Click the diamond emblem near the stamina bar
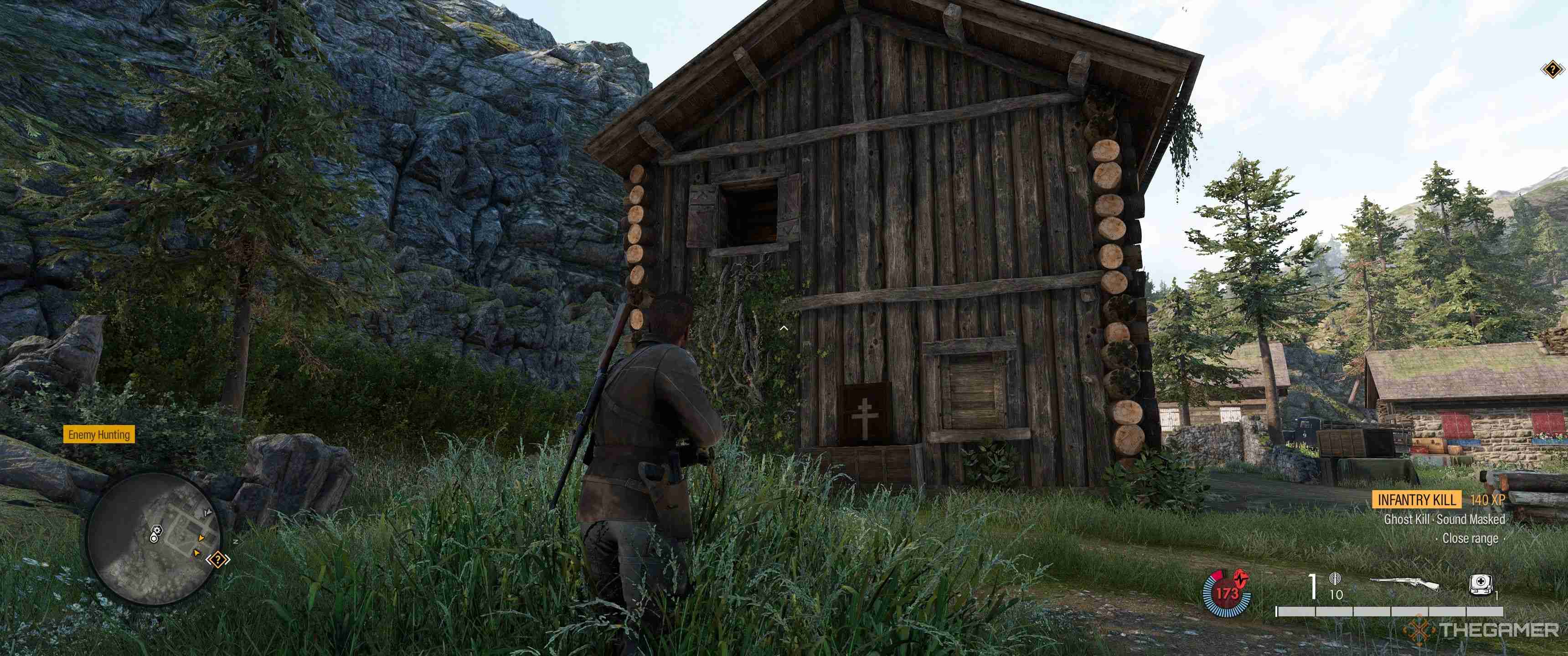1568x656 pixels. tap(1419, 630)
